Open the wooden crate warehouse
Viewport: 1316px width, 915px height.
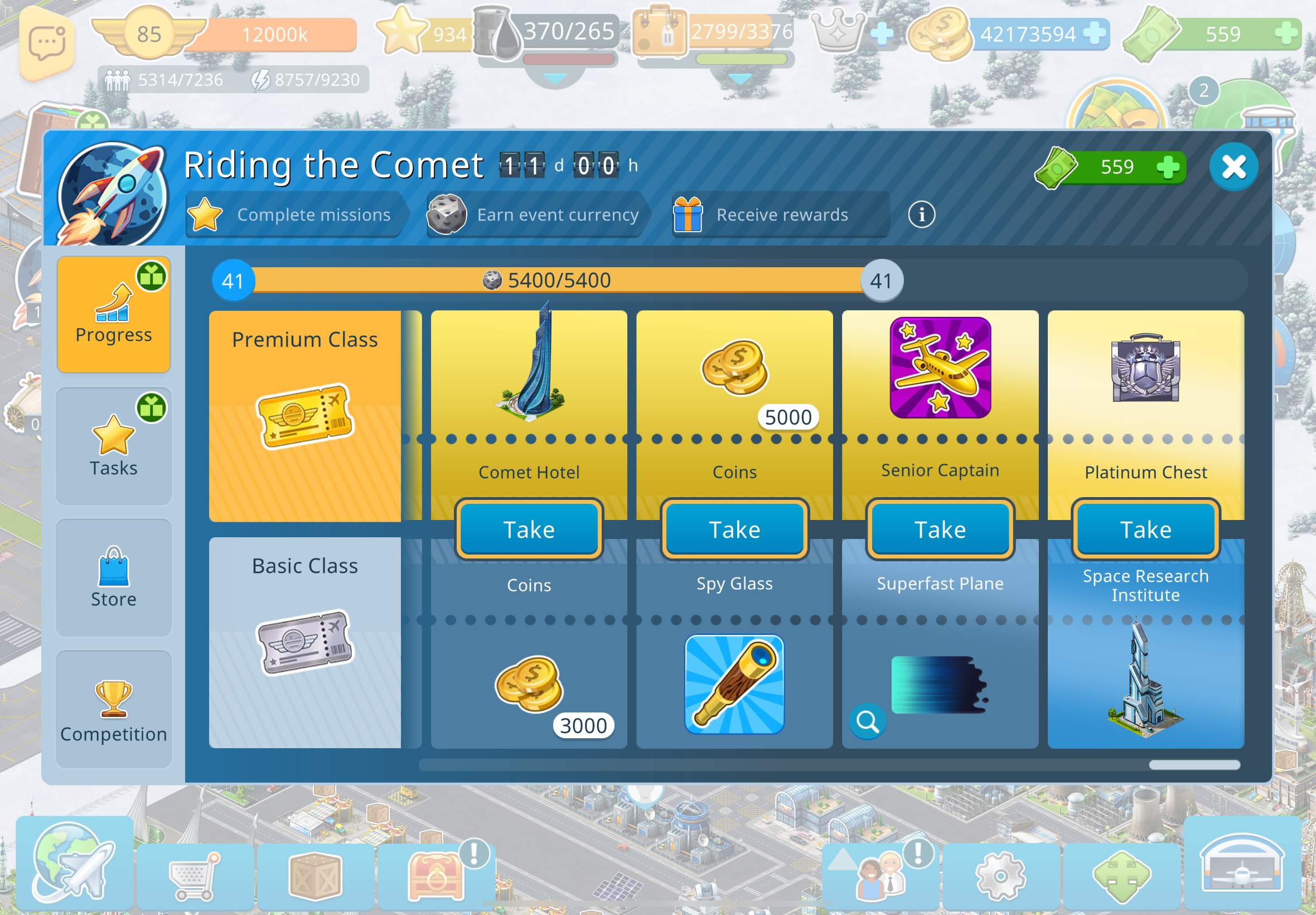point(316,875)
